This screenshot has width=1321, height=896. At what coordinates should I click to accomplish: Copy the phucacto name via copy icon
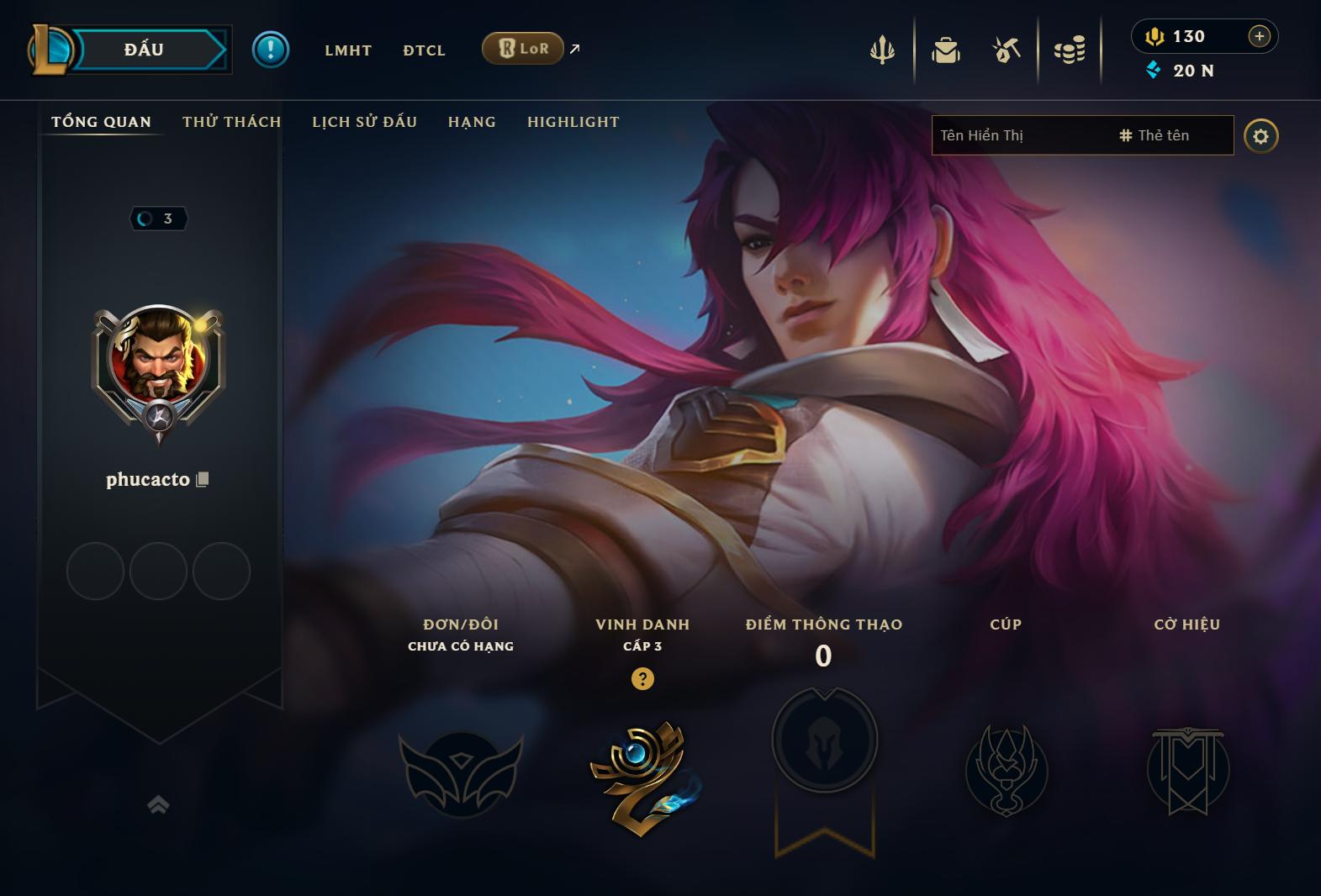pos(202,479)
